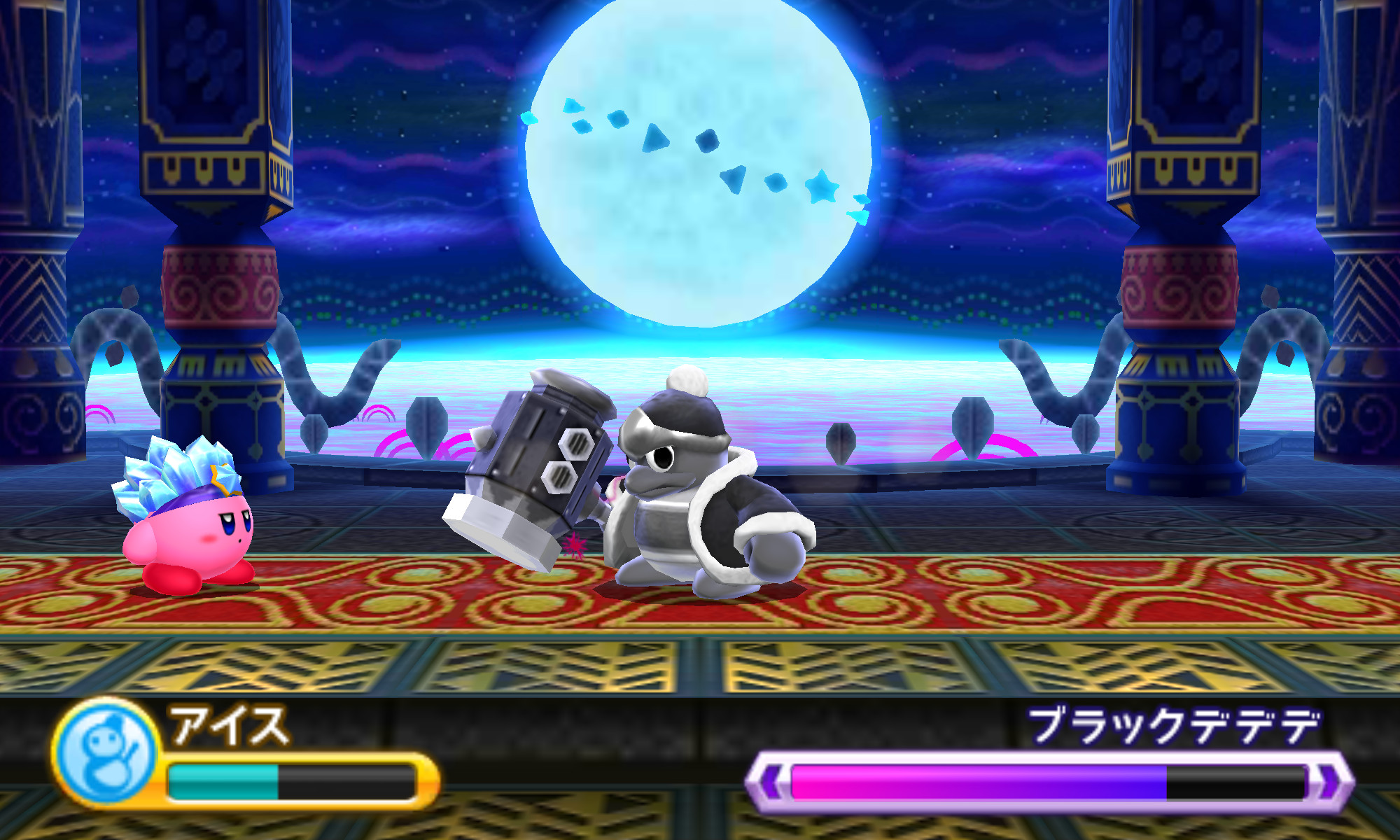Viewport: 1400px width, 840px height.
Task: Click the blue star among the floating gems
Action: point(823,185)
